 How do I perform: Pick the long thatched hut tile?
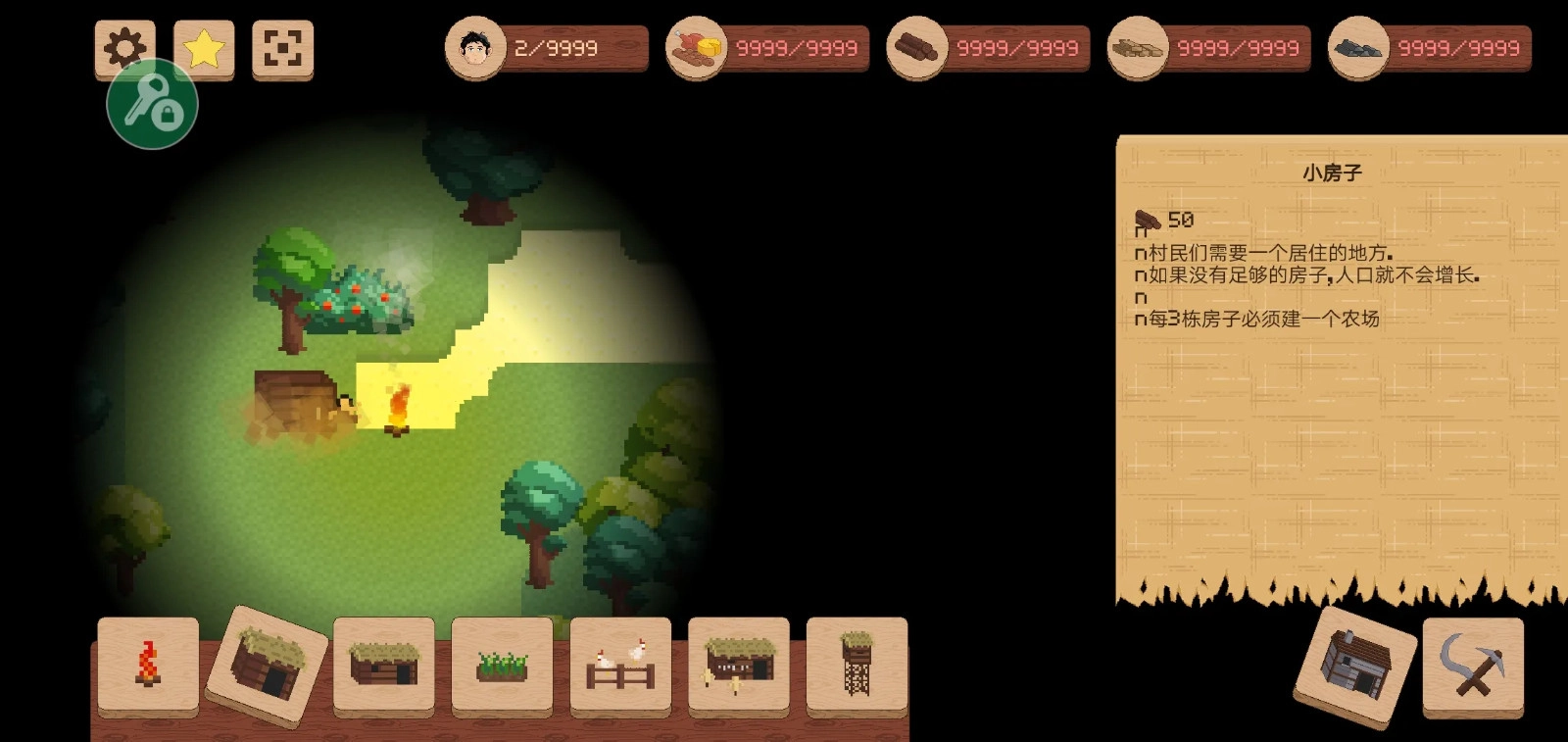tap(384, 664)
